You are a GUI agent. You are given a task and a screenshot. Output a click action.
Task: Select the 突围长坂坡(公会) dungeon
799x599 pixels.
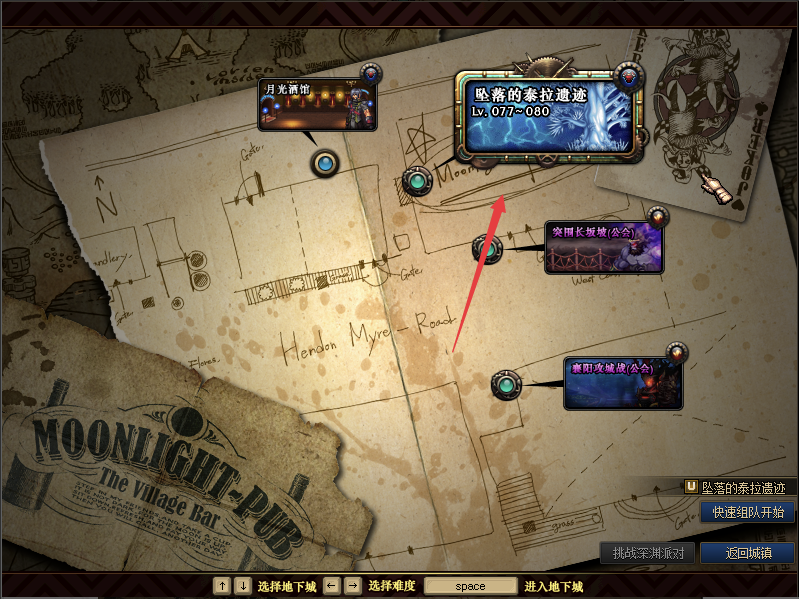click(603, 248)
